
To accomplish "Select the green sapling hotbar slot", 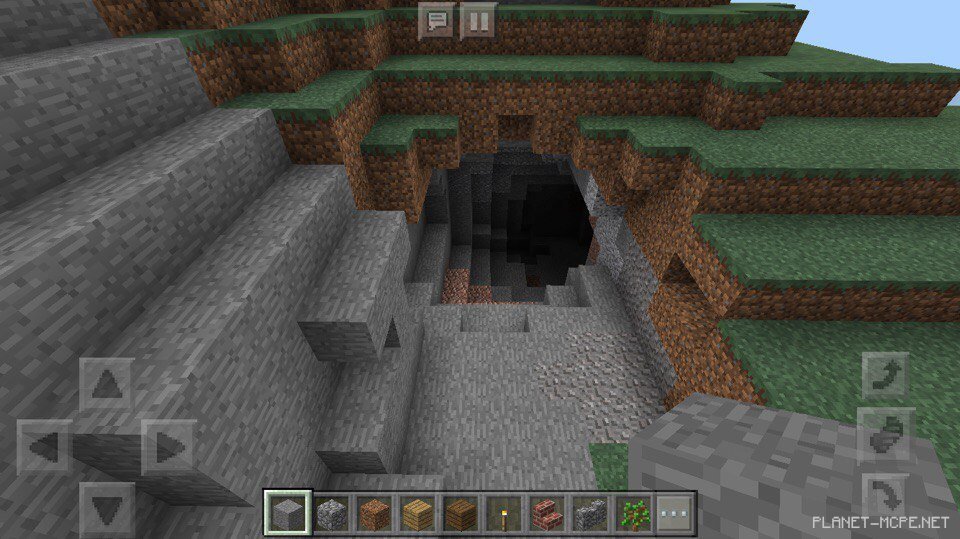I will pyautogui.click(x=633, y=514).
